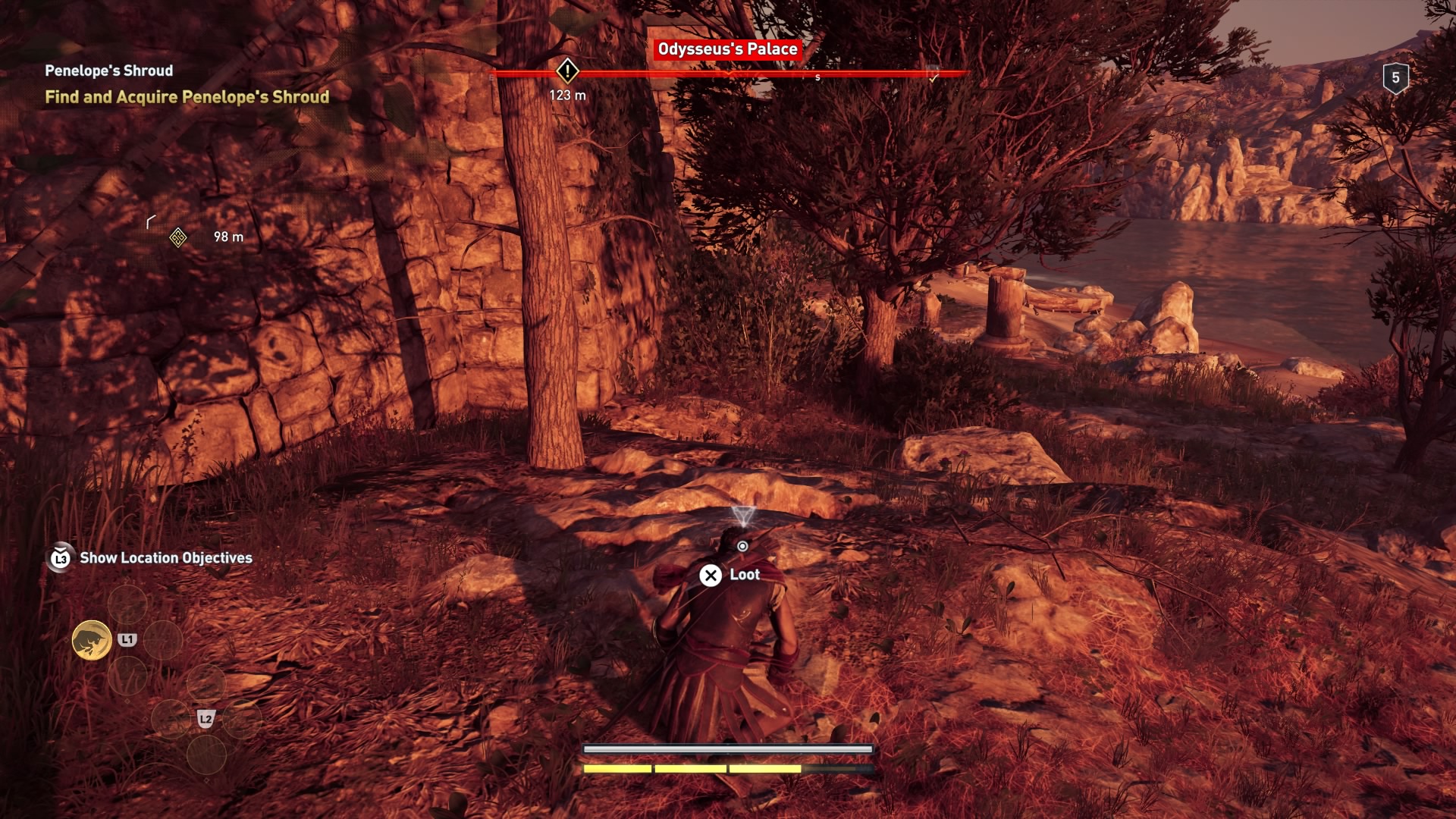Click the Penelope's Shroud quest title
This screenshot has height=819, width=1456.
(108, 71)
